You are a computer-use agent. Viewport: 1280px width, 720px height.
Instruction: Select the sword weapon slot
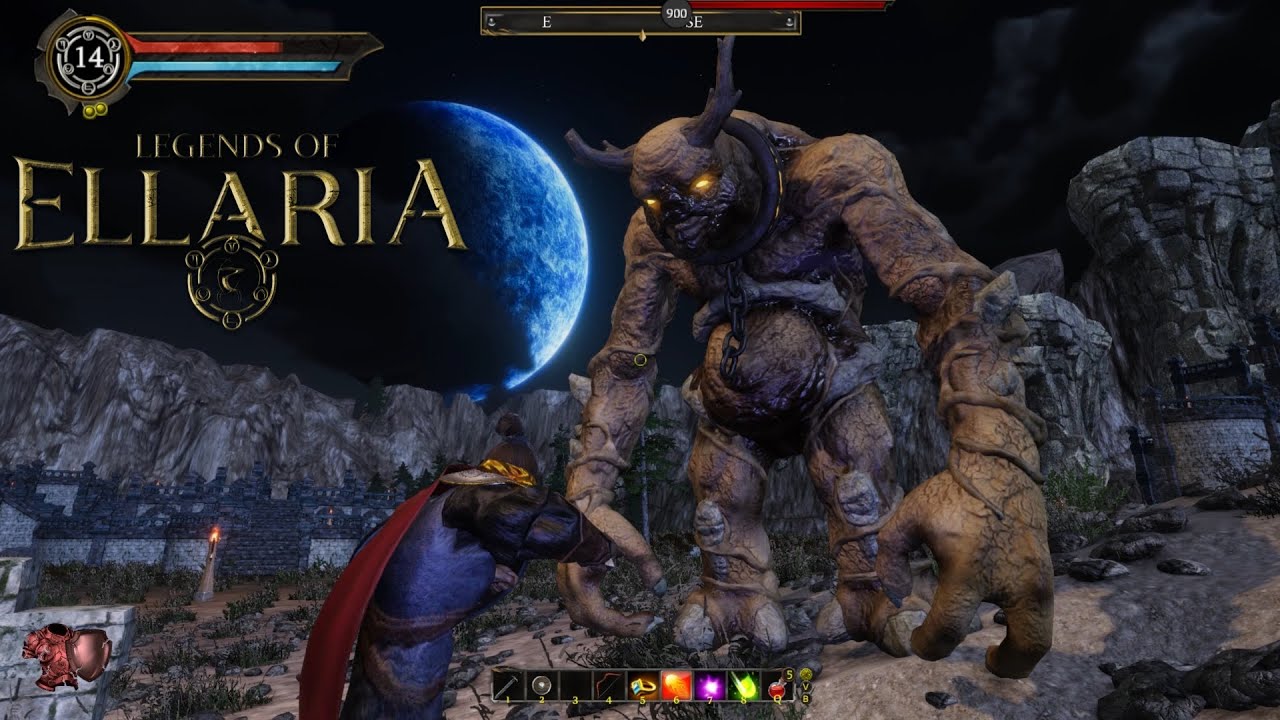tap(509, 685)
